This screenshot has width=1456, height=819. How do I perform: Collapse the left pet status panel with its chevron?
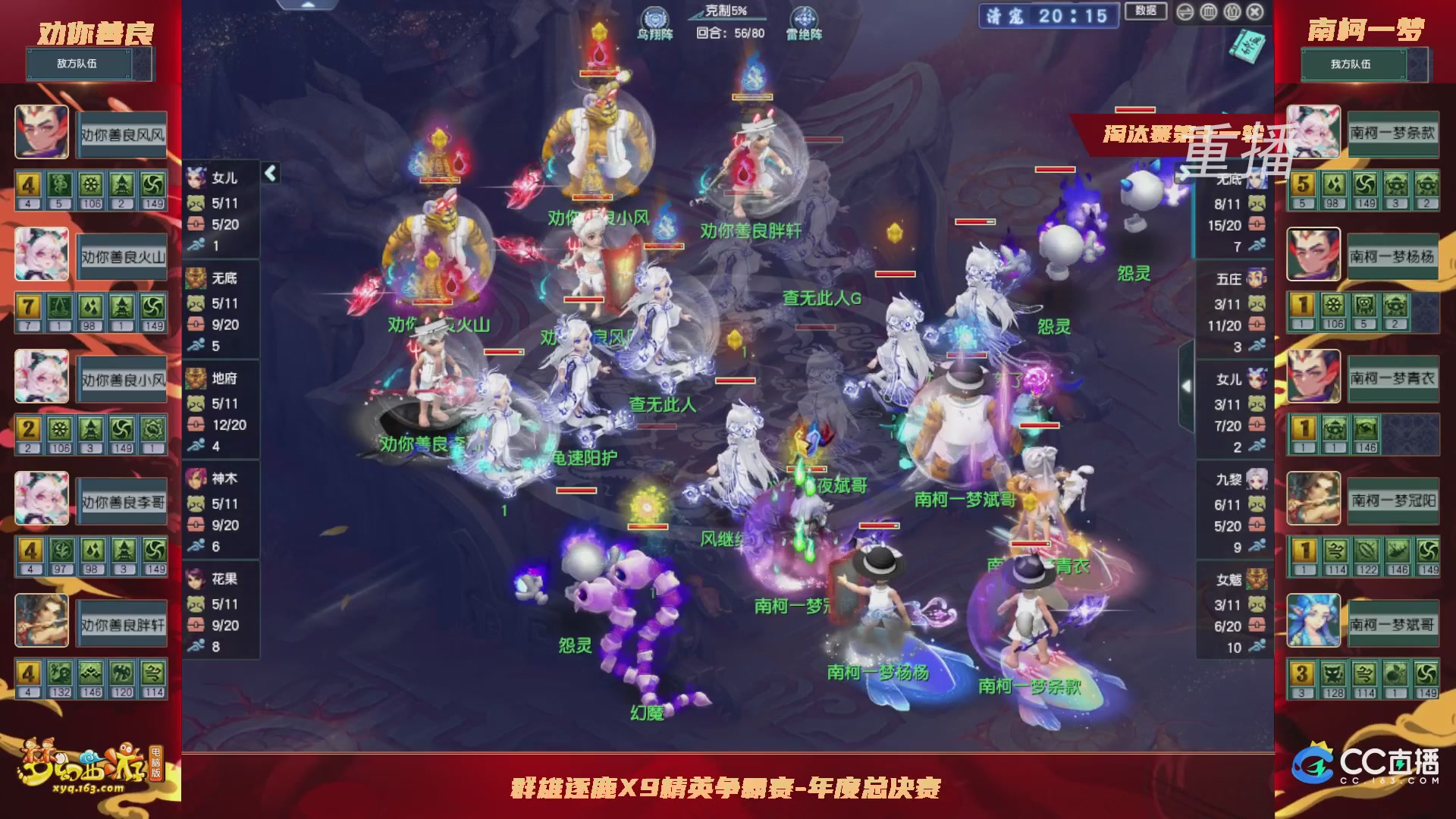(269, 172)
